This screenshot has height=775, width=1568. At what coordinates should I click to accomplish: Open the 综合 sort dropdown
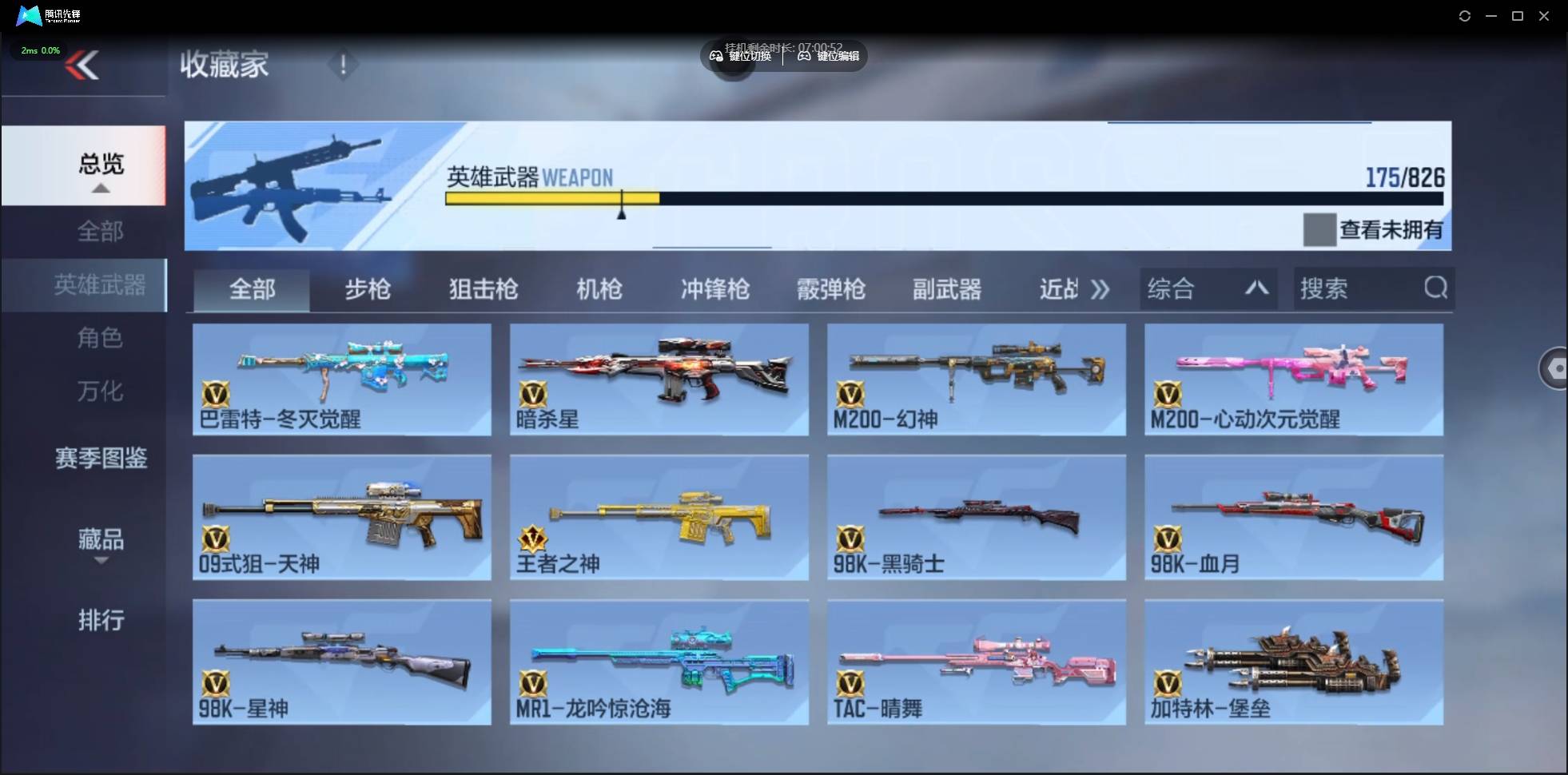(1208, 288)
